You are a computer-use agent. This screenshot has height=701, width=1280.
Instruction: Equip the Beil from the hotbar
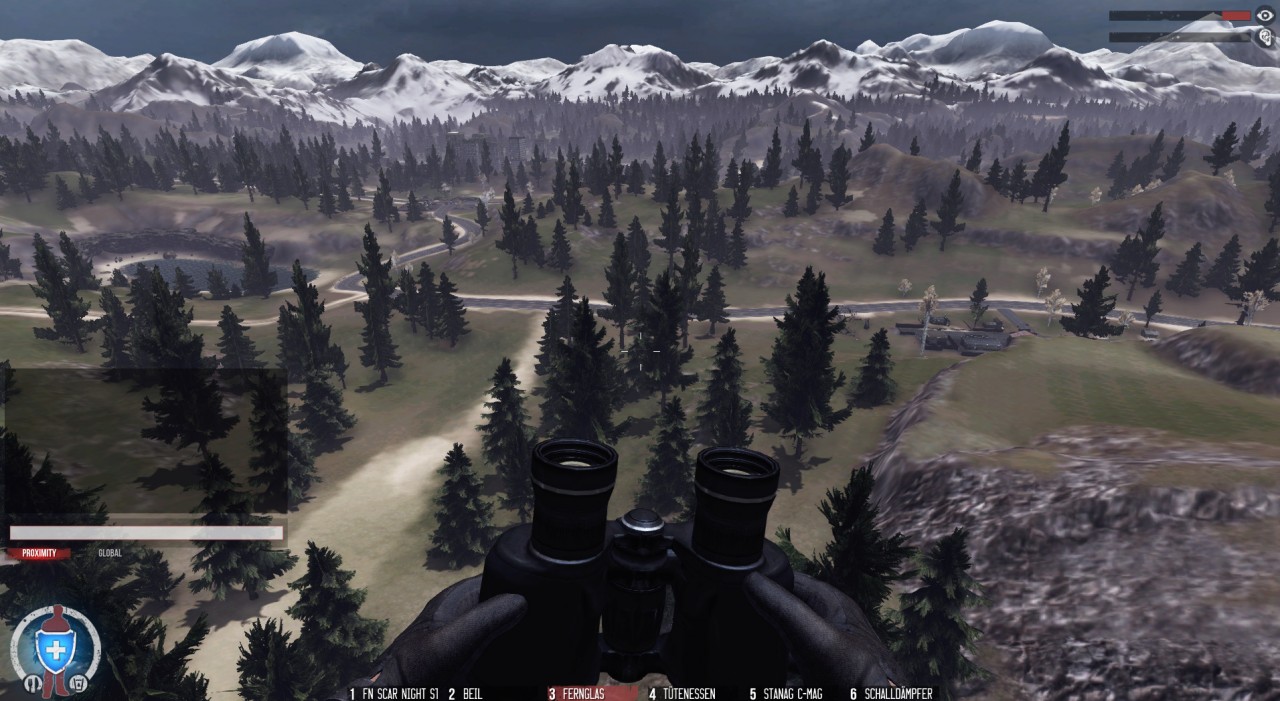tap(466, 693)
